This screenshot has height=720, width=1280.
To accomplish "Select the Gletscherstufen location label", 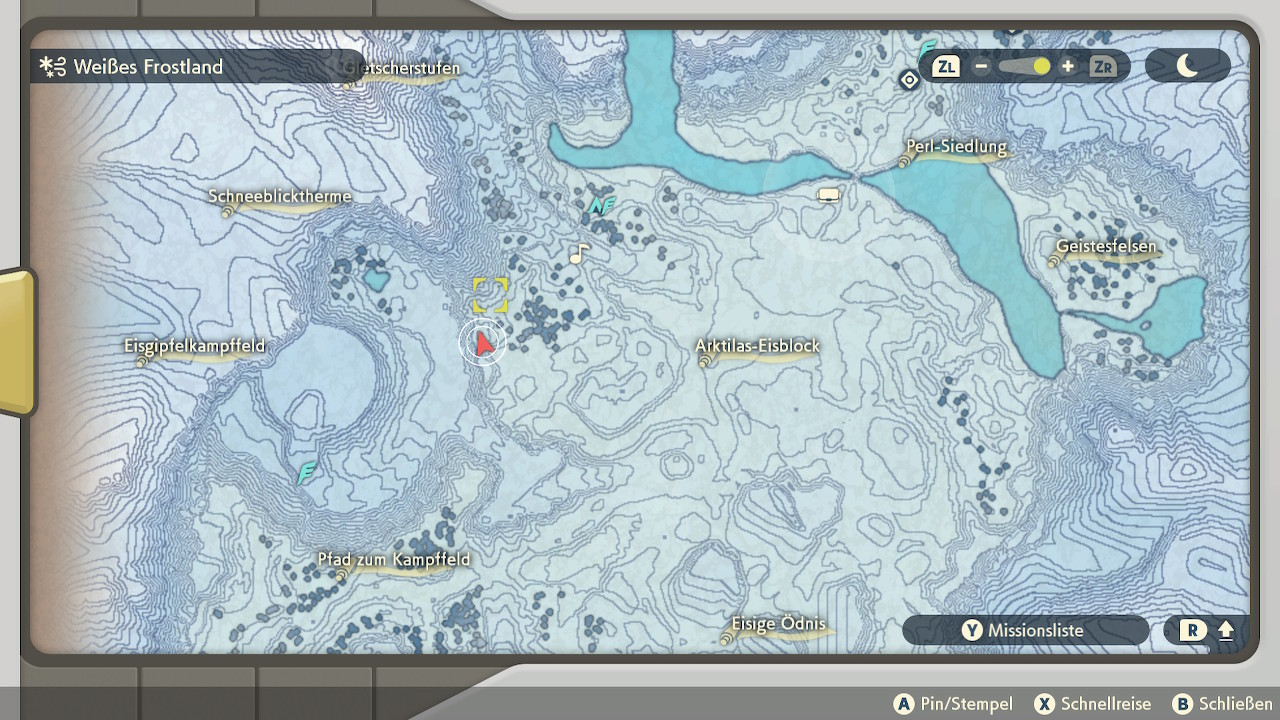I will point(402,69).
